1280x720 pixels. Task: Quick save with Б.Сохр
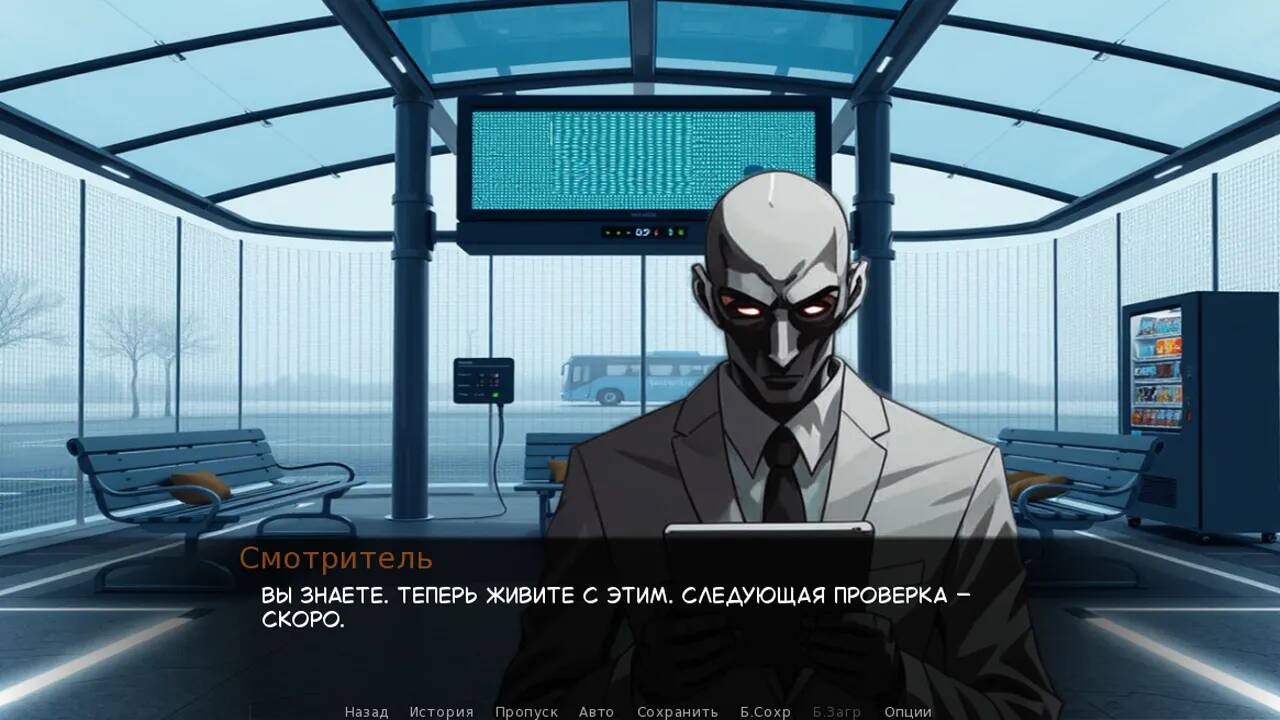click(x=764, y=711)
